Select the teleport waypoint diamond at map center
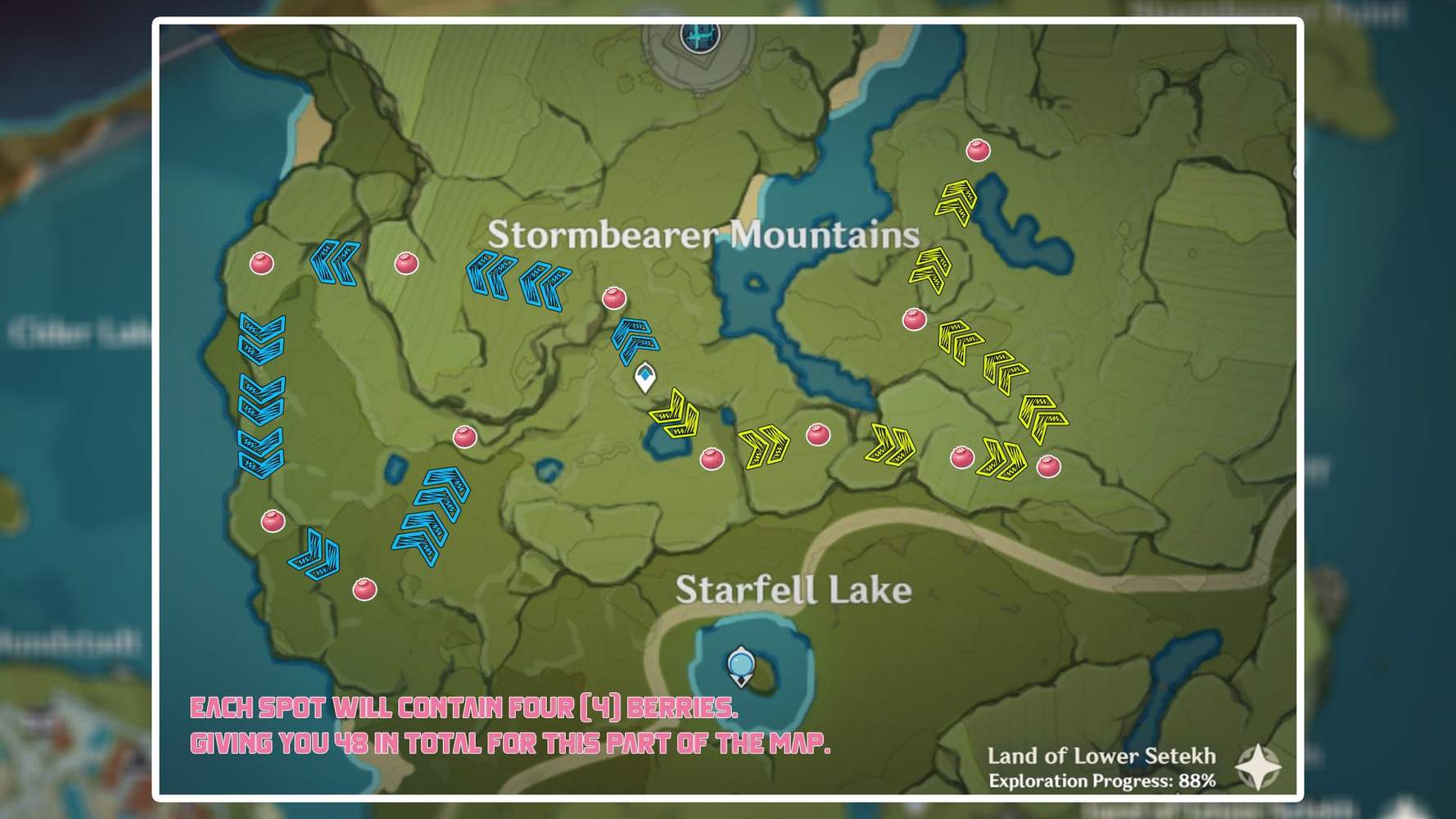 tap(645, 377)
